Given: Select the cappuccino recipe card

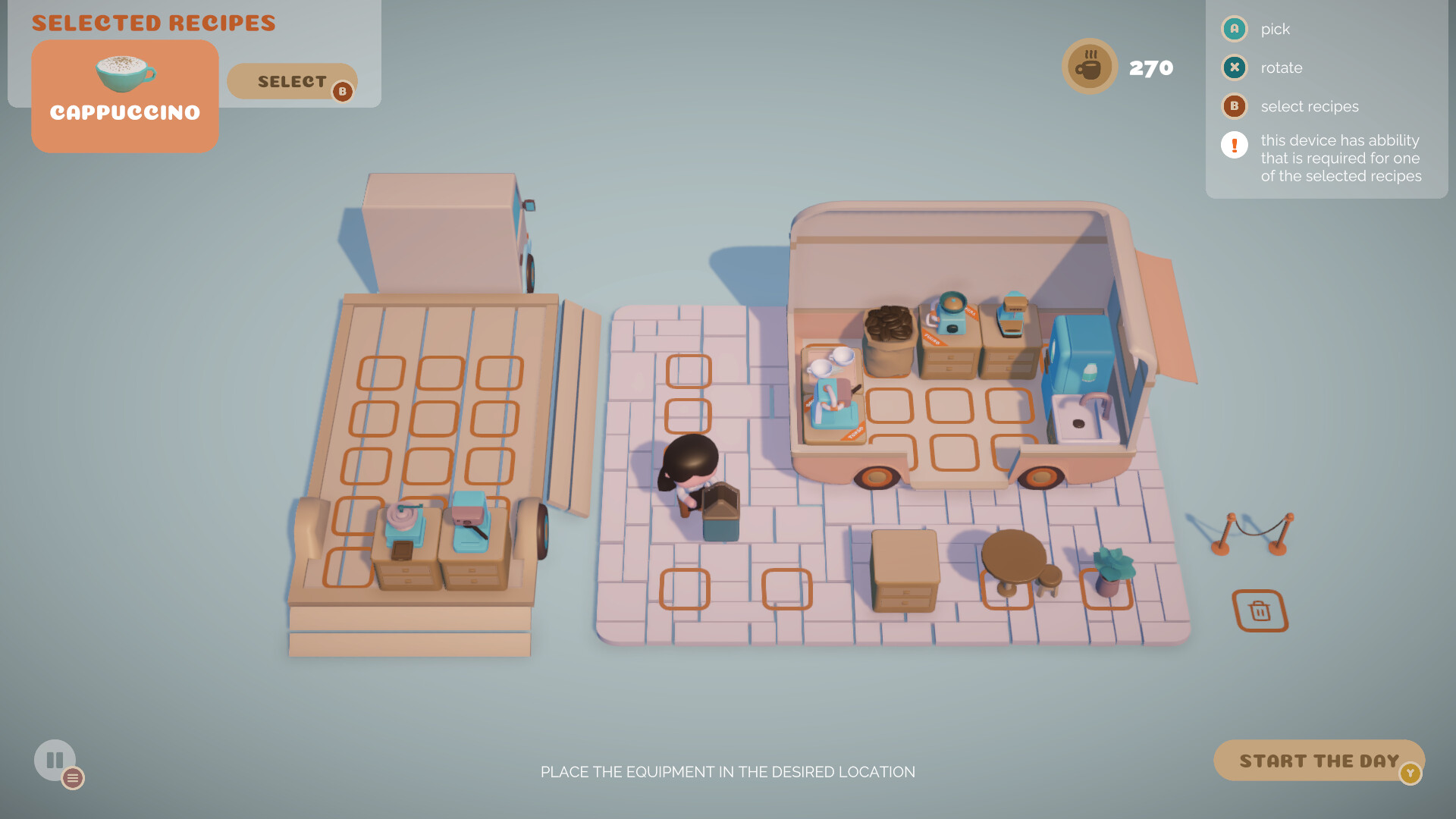Looking at the screenshot, I should click(124, 95).
